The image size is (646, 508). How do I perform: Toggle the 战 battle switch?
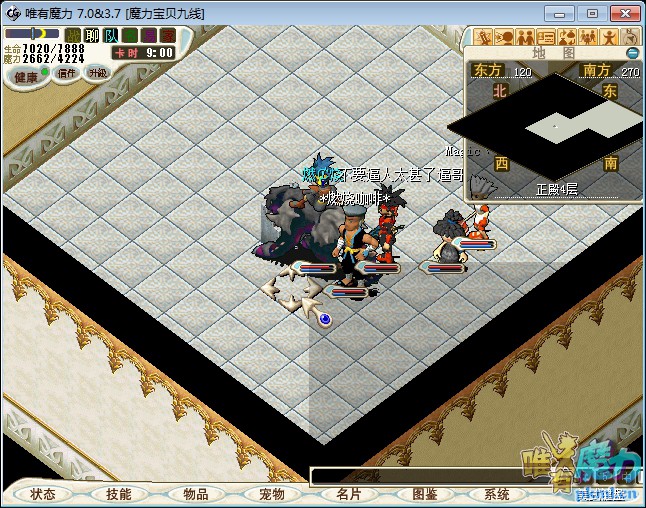73,35
